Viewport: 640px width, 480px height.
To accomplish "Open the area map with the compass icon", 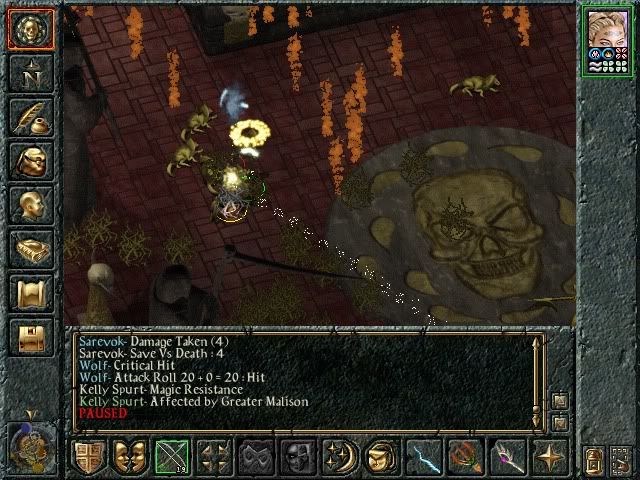I will [x=31, y=74].
